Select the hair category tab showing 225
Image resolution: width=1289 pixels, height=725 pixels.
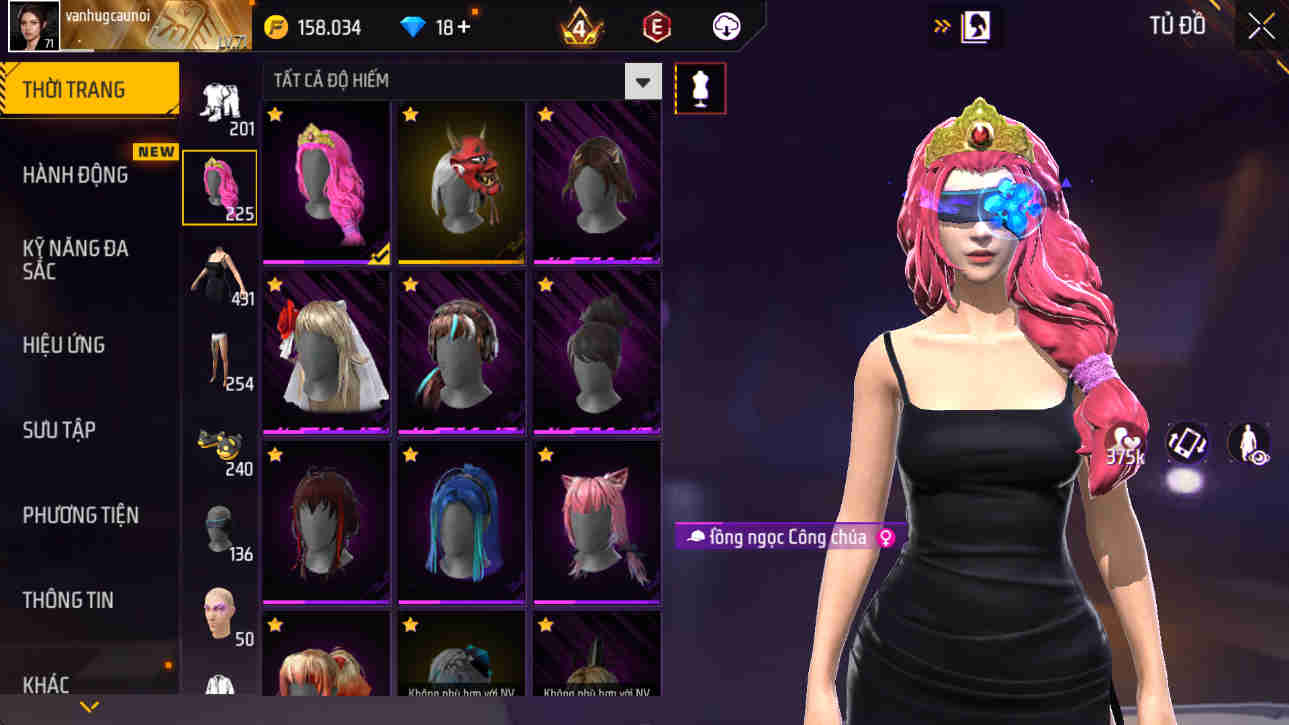tap(219, 185)
